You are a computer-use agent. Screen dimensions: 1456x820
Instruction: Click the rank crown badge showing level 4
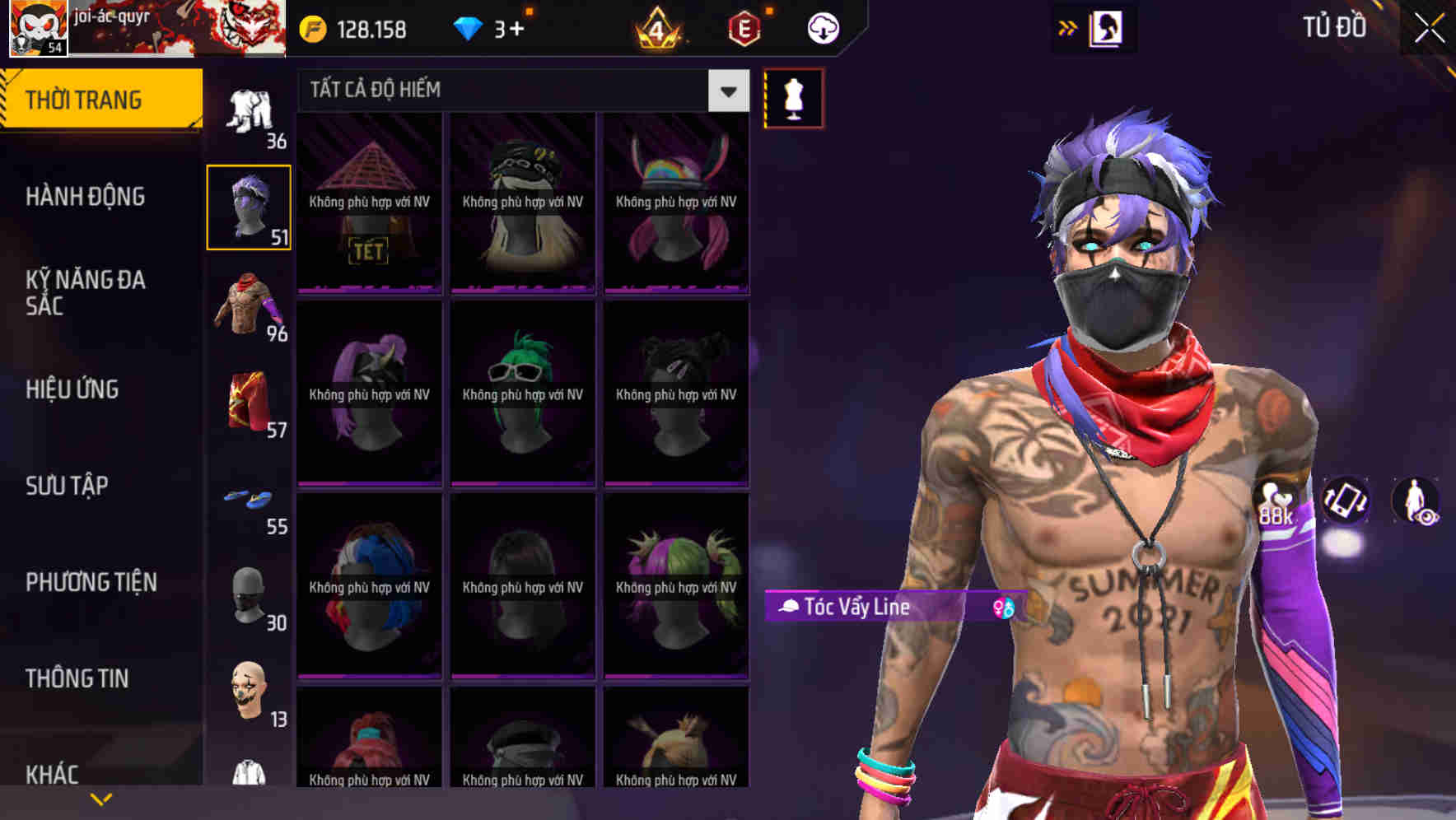659,27
